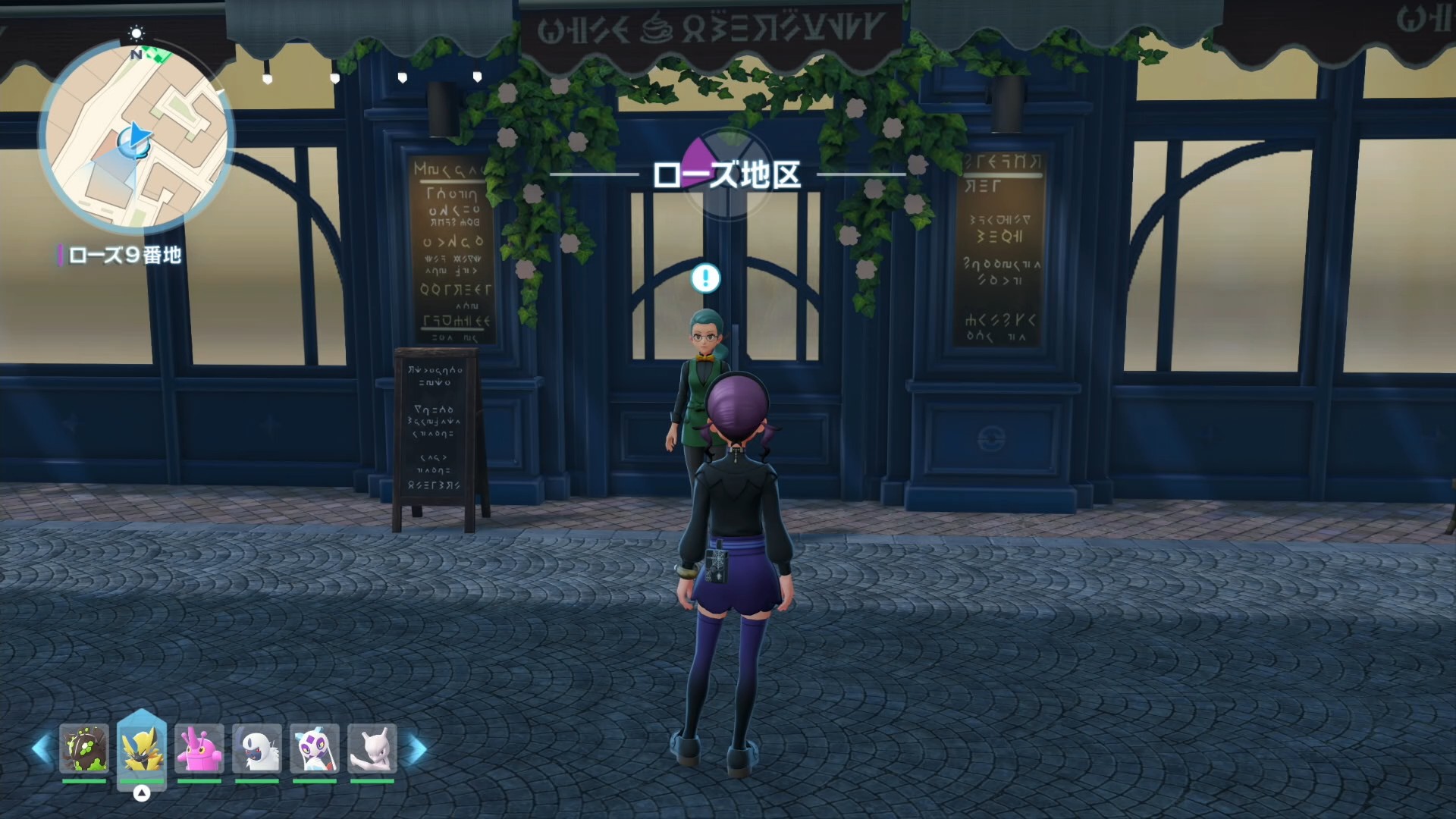Image resolution: width=1456 pixels, height=819 pixels.
Task: Select Zygarde in the party bar
Action: coord(84,748)
